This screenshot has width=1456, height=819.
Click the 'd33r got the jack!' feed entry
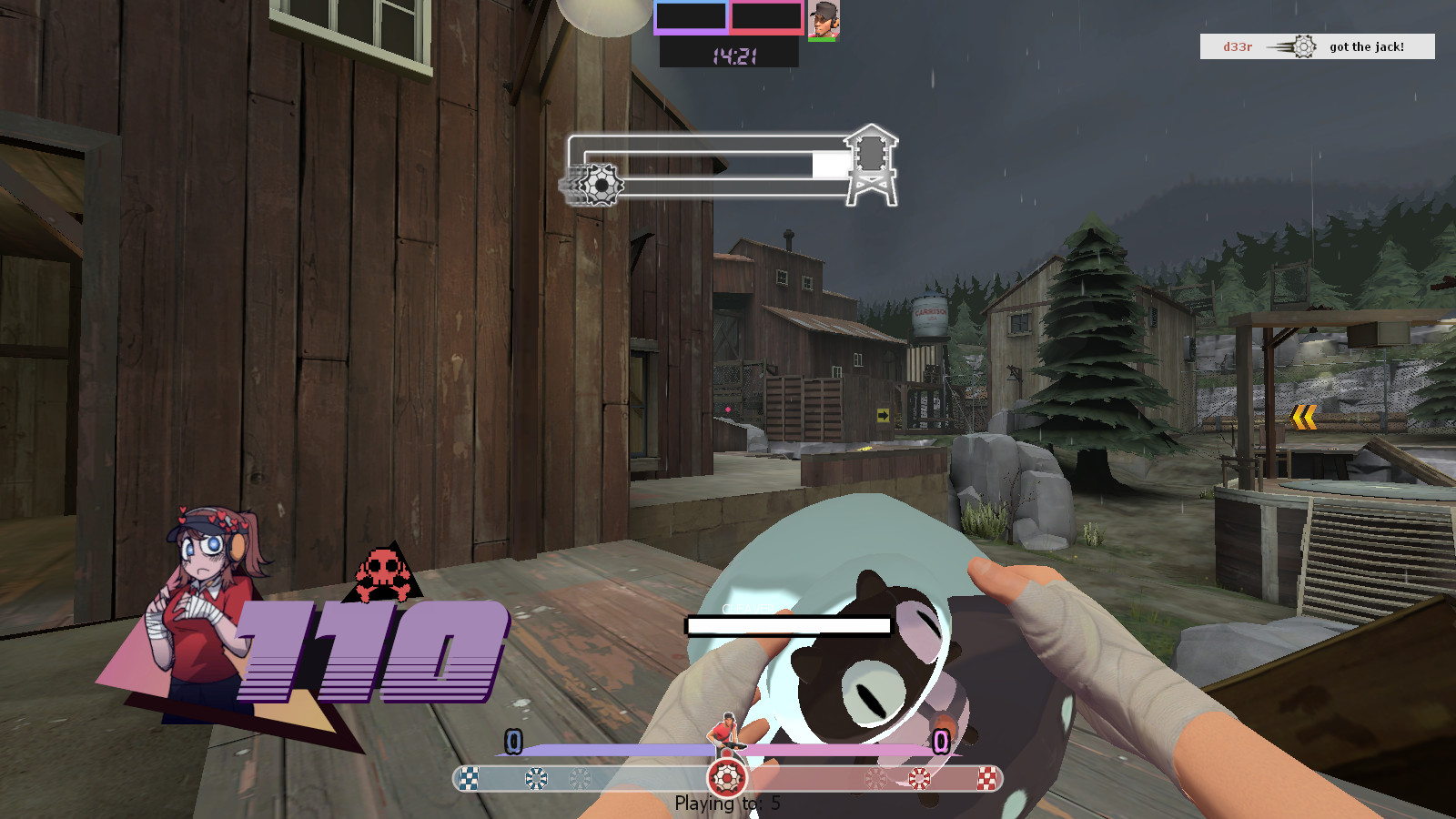(1317, 46)
